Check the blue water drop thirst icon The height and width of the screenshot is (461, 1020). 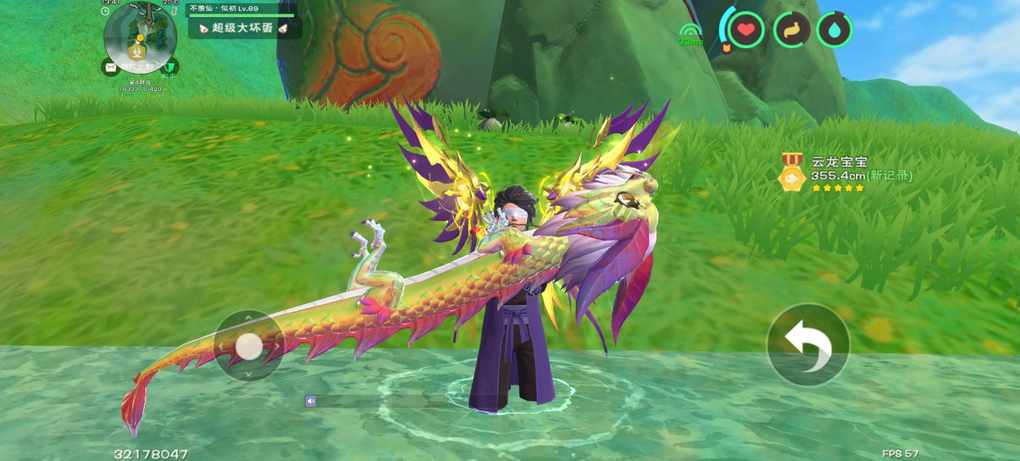pyautogui.click(x=834, y=29)
